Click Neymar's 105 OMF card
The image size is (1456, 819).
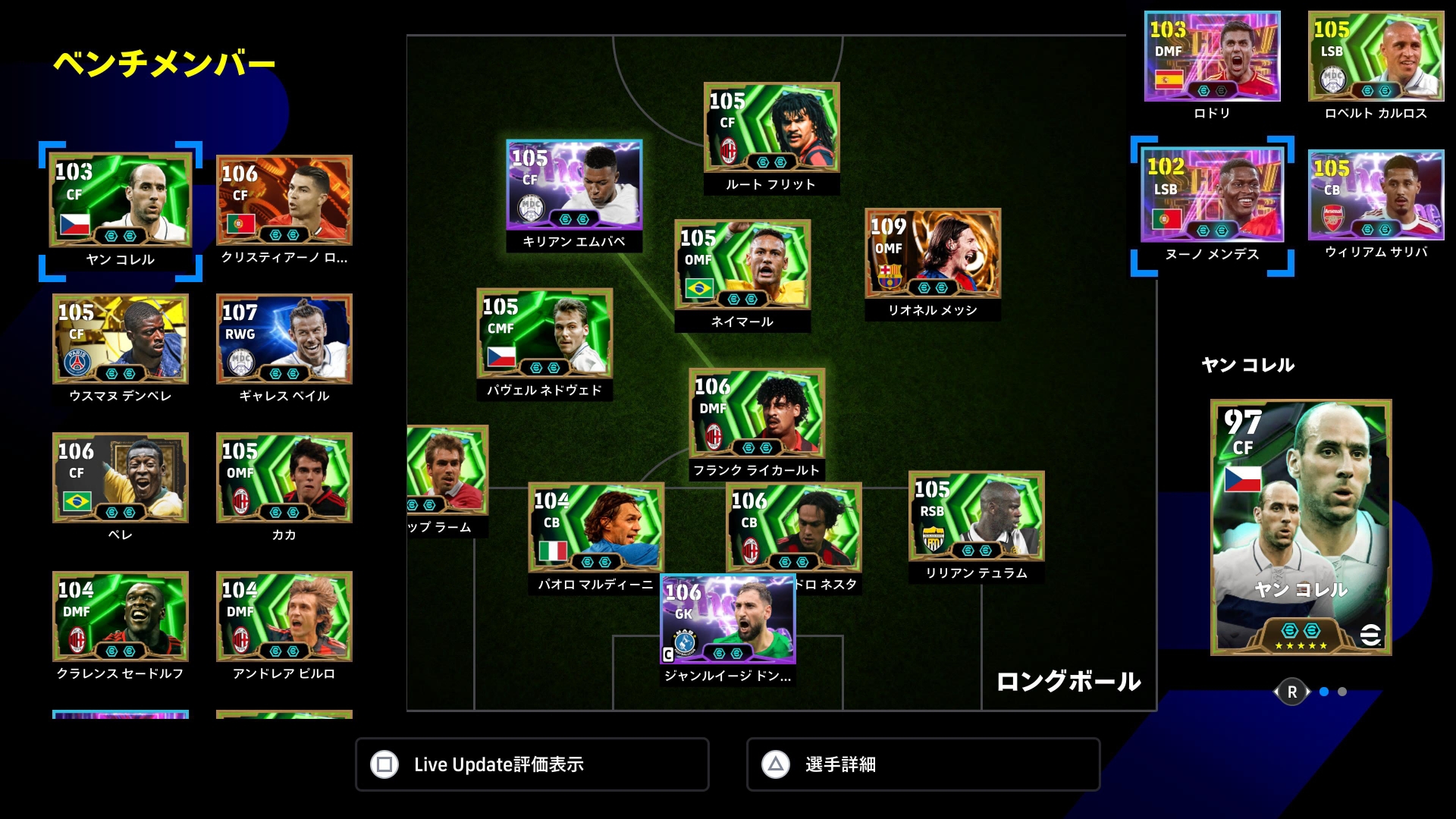(742, 265)
